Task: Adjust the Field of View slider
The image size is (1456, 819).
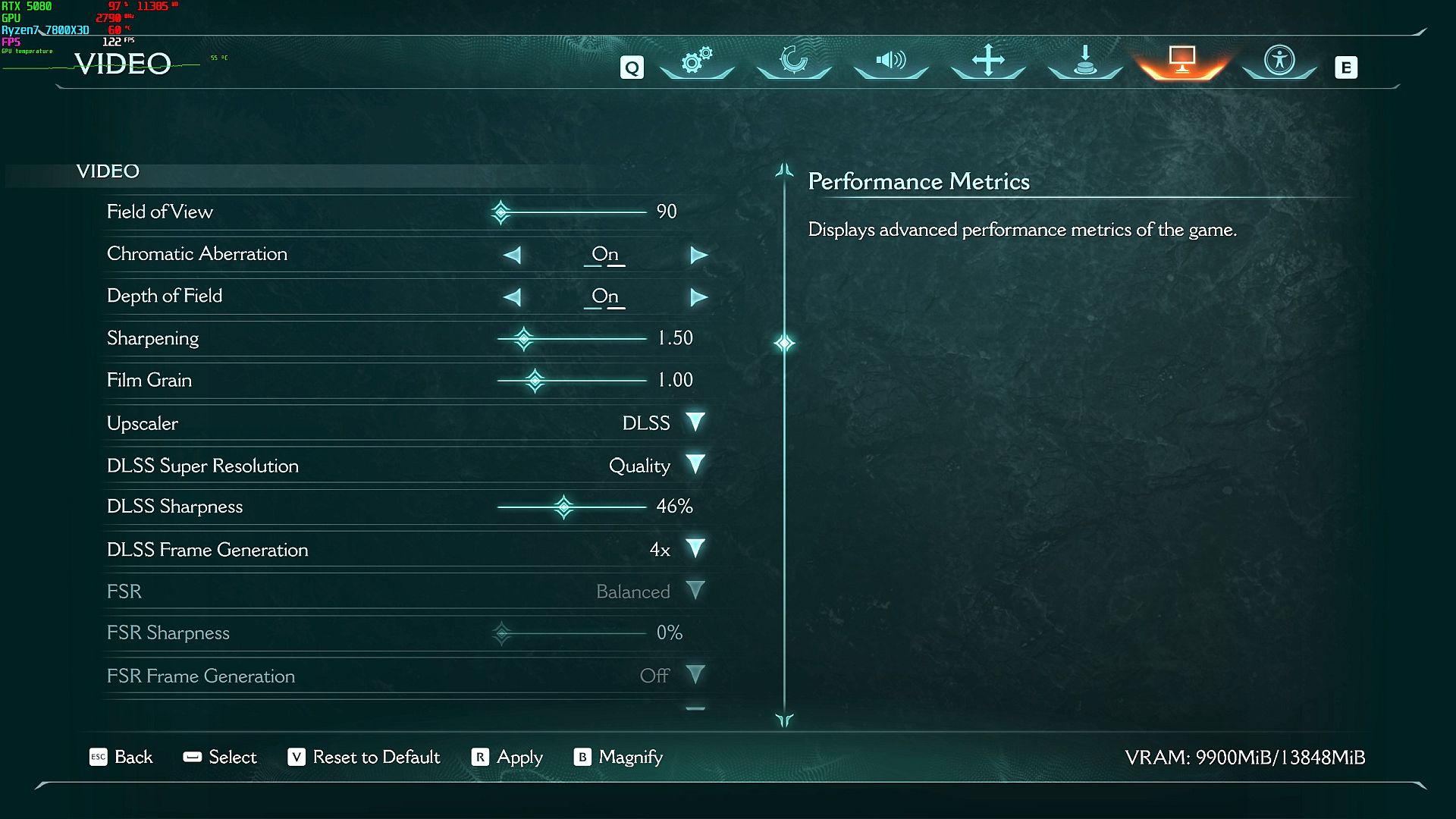Action: 500,212
